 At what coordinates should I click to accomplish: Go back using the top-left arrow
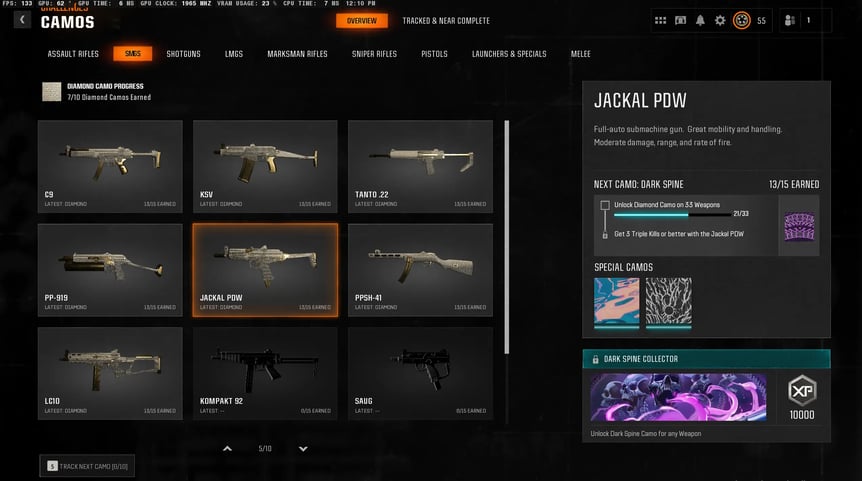pyautogui.click(x=22, y=20)
